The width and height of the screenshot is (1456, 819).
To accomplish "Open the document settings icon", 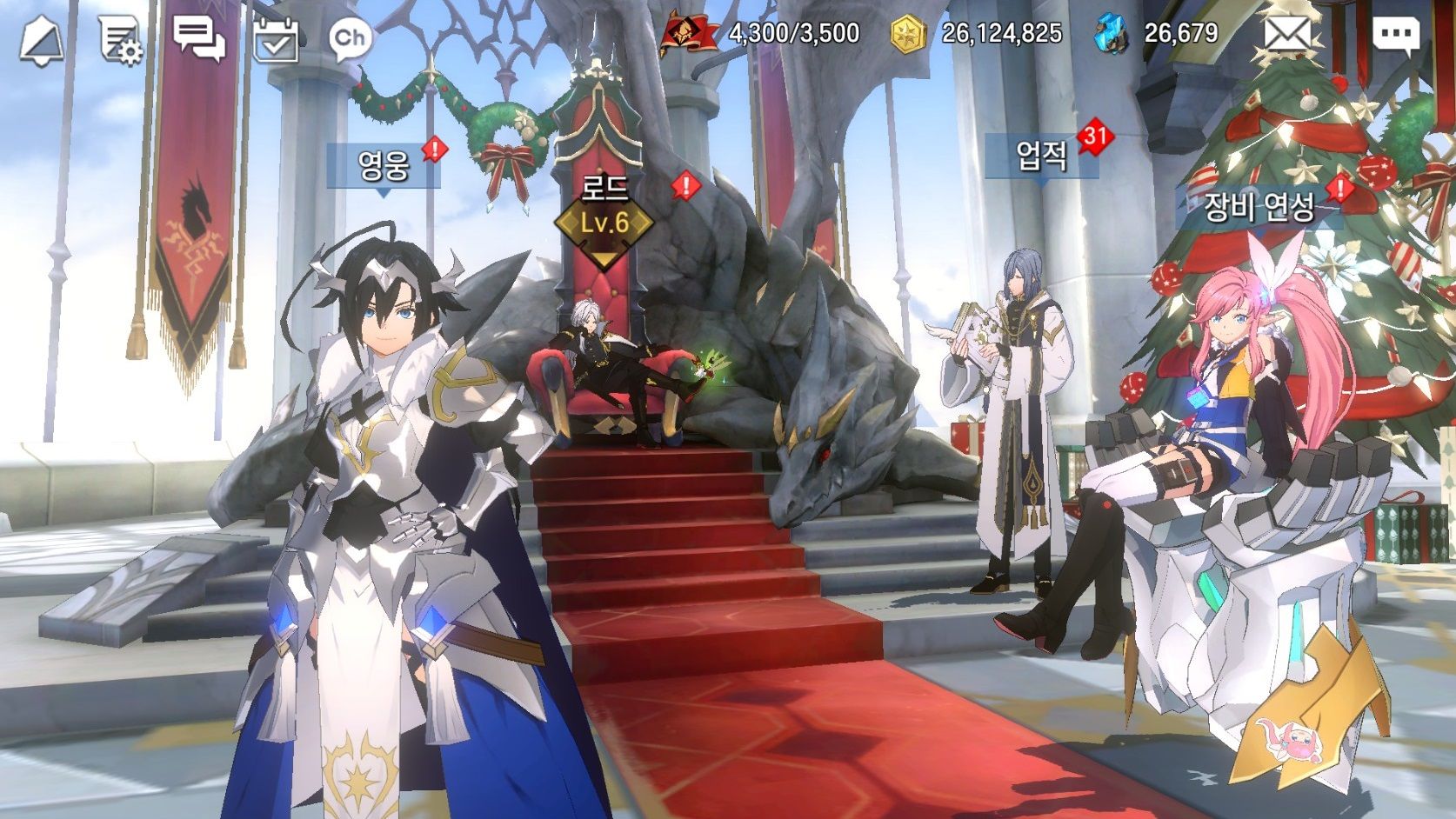I will (120, 39).
